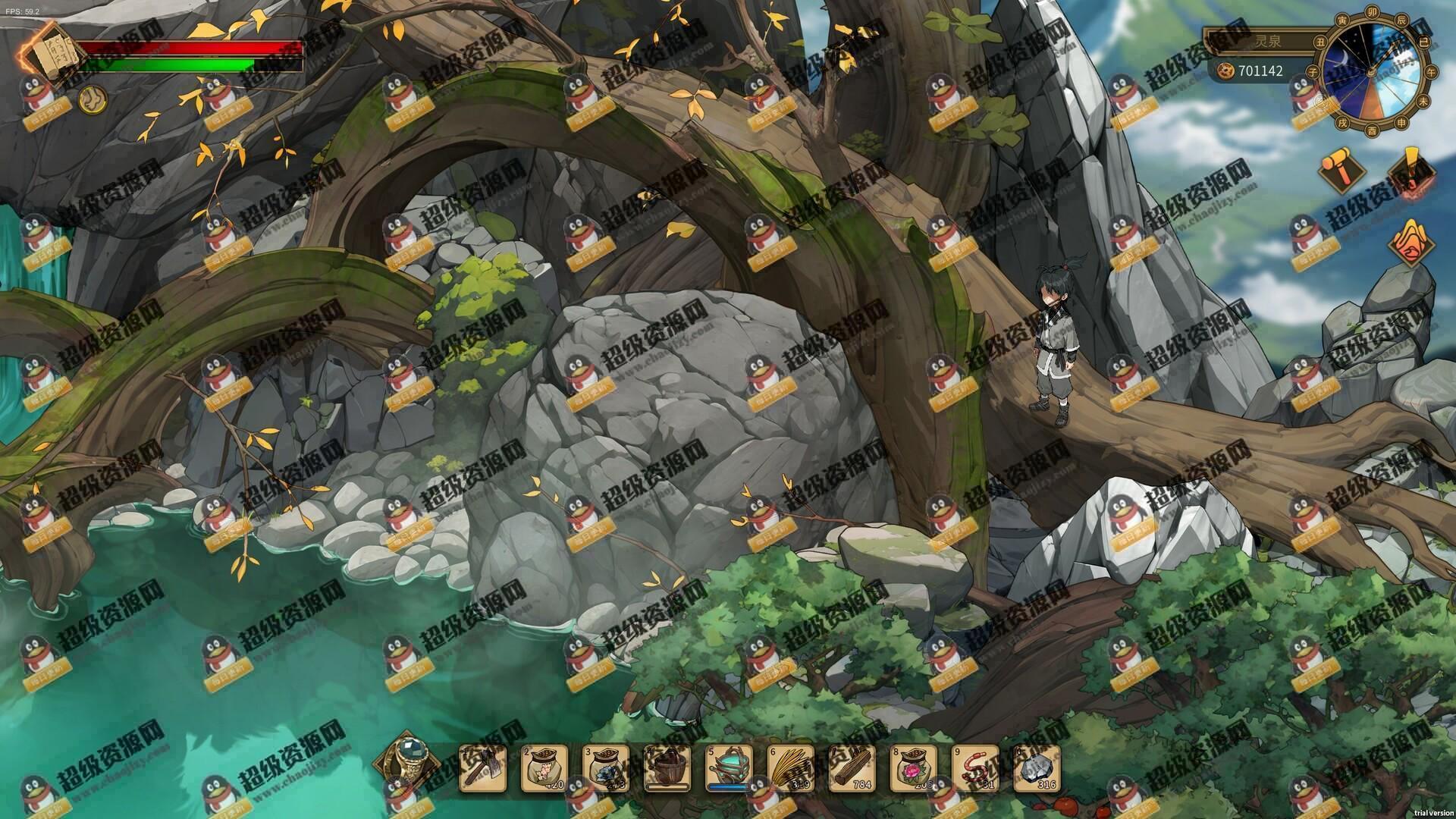Open the hammer build menu
Viewport: 1456px width, 819px height.
click(x=1341, y=171)
